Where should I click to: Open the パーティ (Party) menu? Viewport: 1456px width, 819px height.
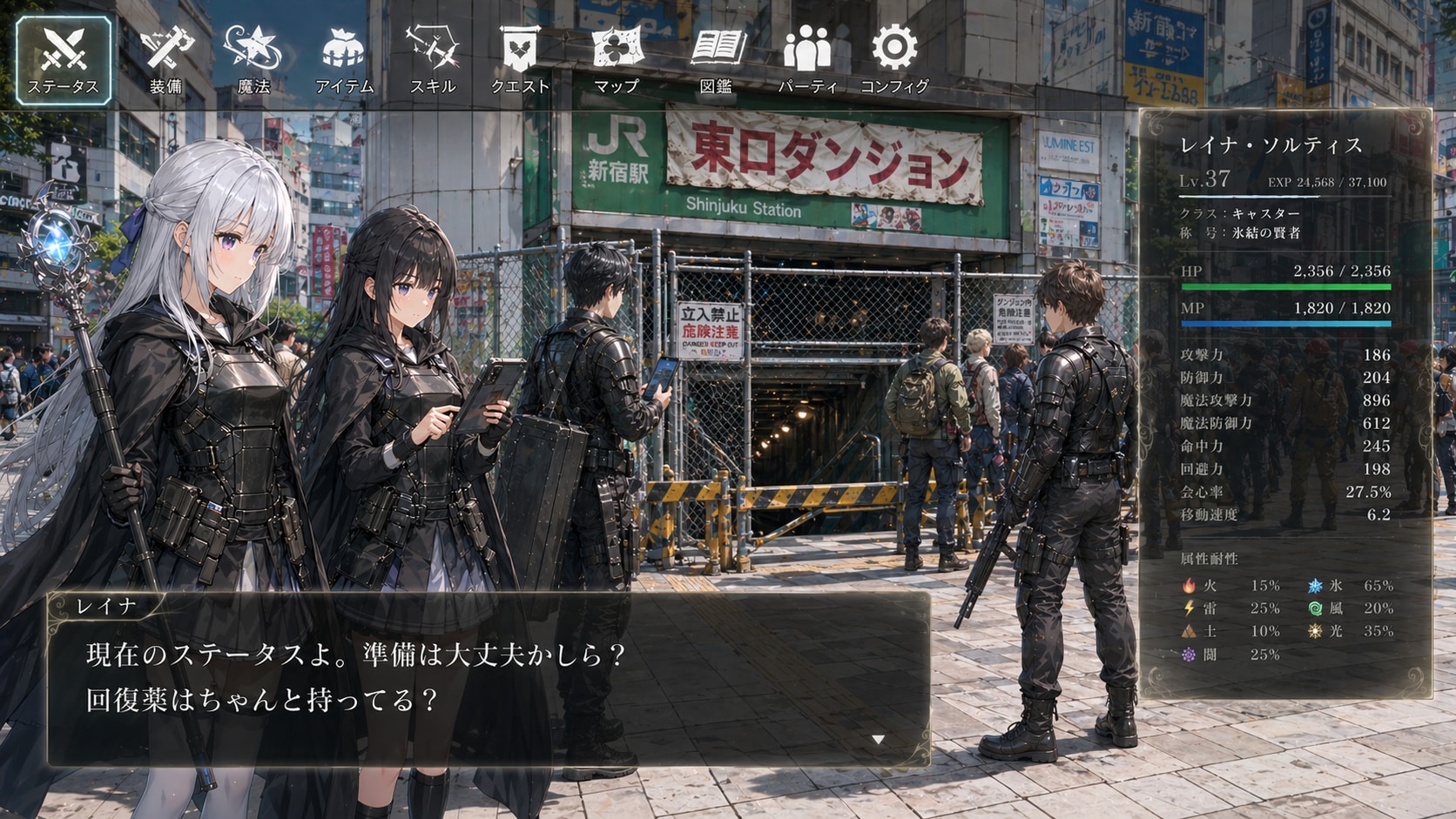pos(807,59)
